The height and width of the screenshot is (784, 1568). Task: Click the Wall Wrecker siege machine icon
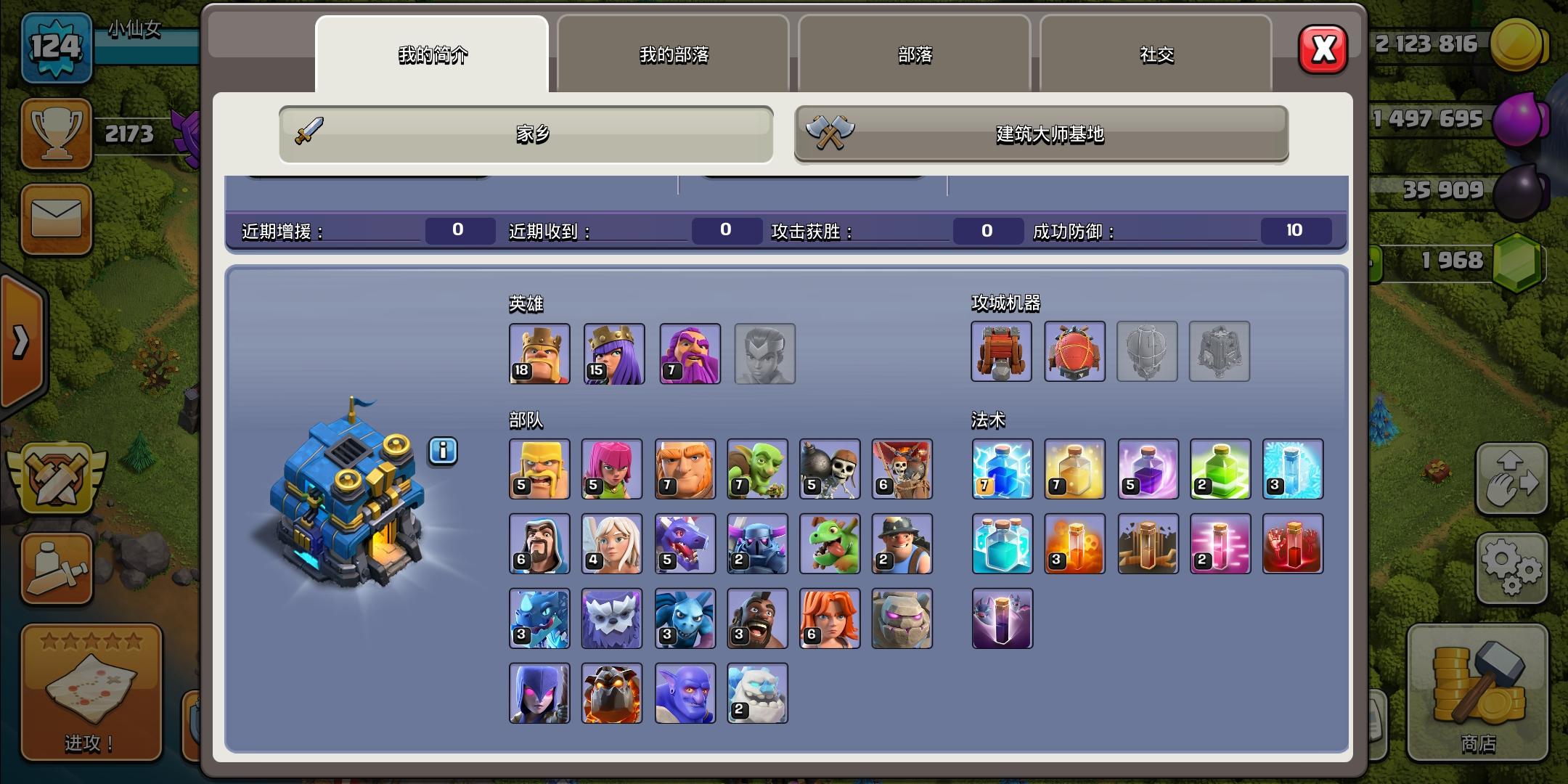pyautogui.click(x=1001, y=353)
